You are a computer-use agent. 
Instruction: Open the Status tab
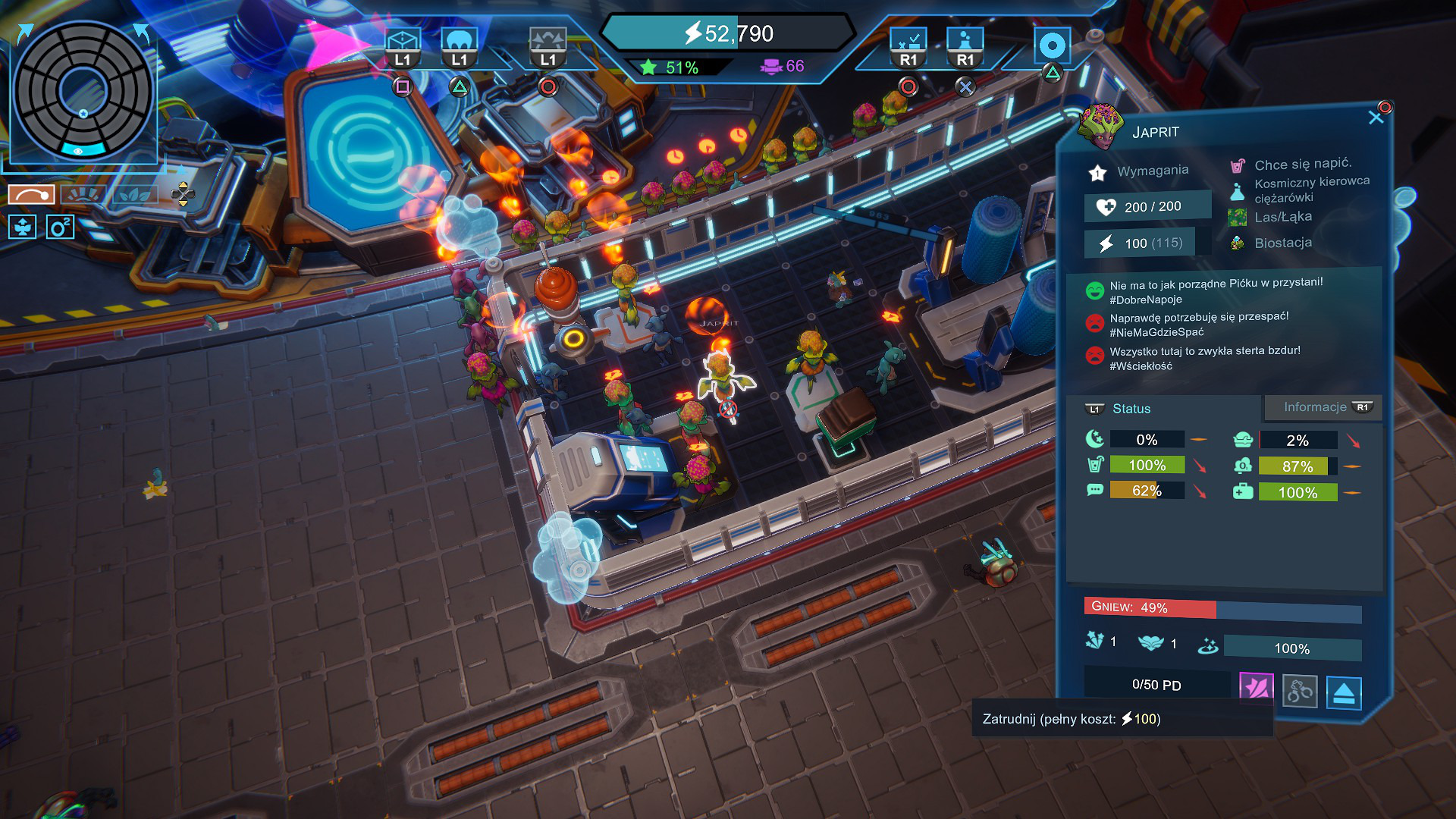(x=1131, y=409)
